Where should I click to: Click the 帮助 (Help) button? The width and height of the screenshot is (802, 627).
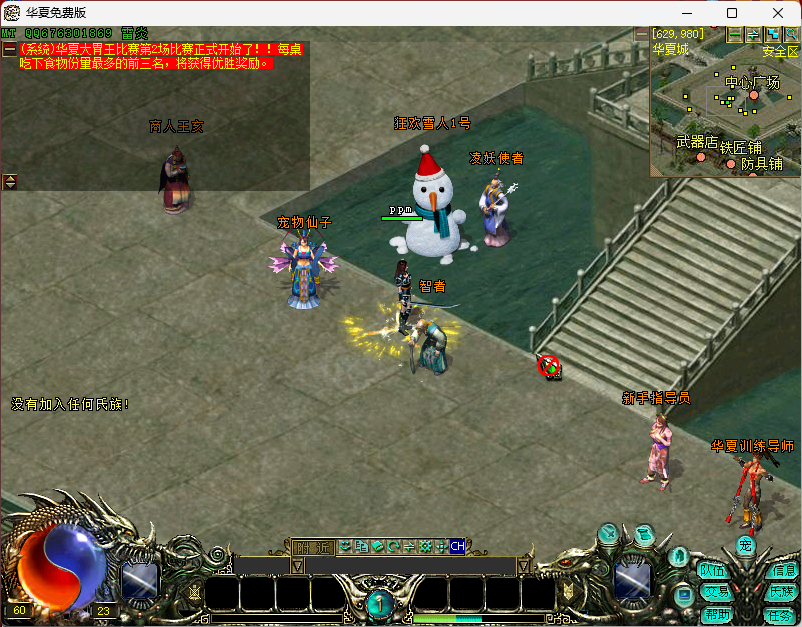pos(716,614)
